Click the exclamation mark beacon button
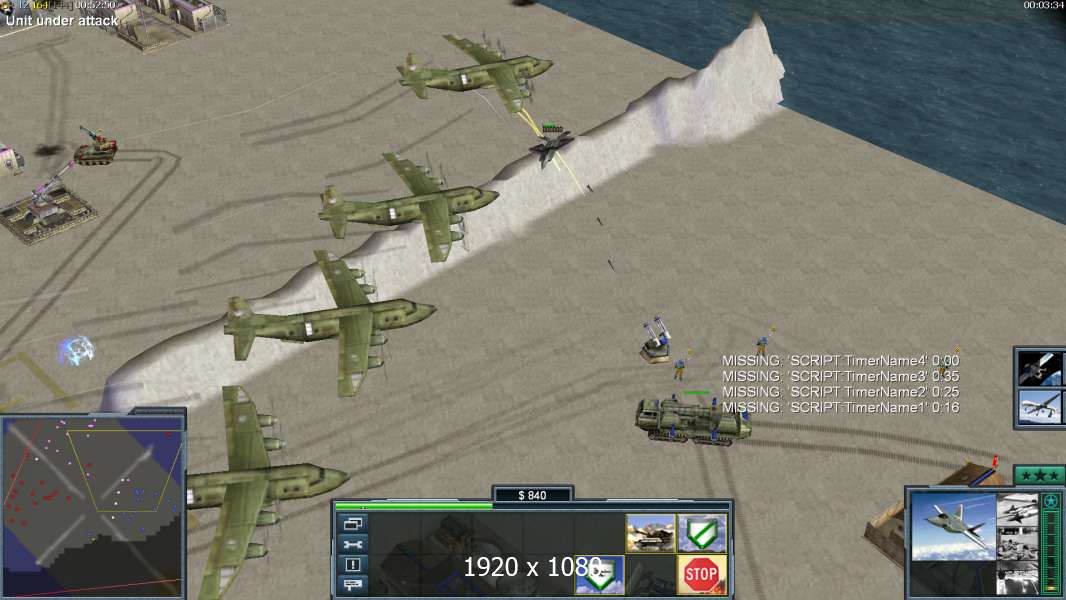The image size is (1066, 600). (x=354, y=563)
